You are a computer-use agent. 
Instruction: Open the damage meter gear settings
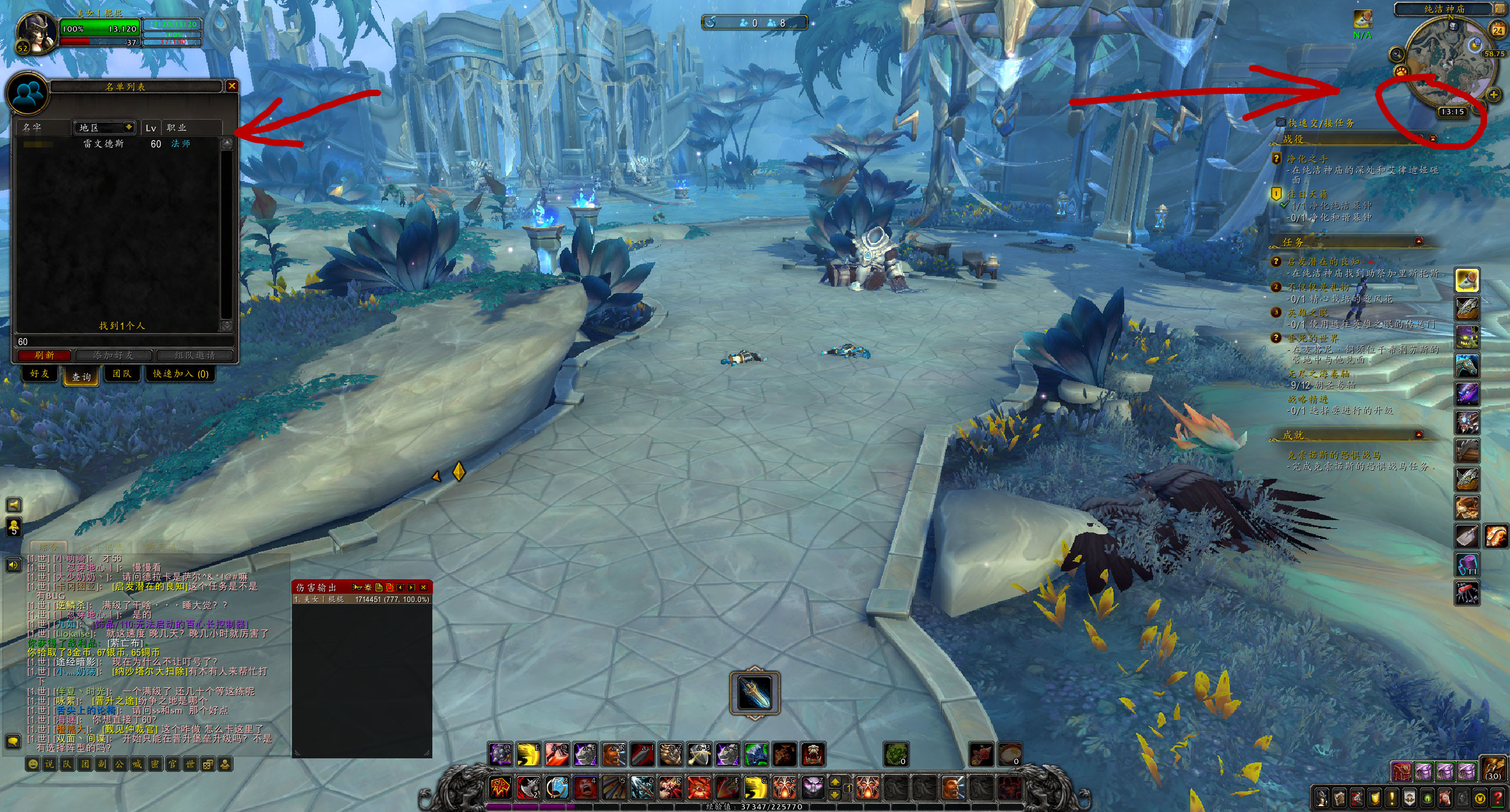pos(369,587)
